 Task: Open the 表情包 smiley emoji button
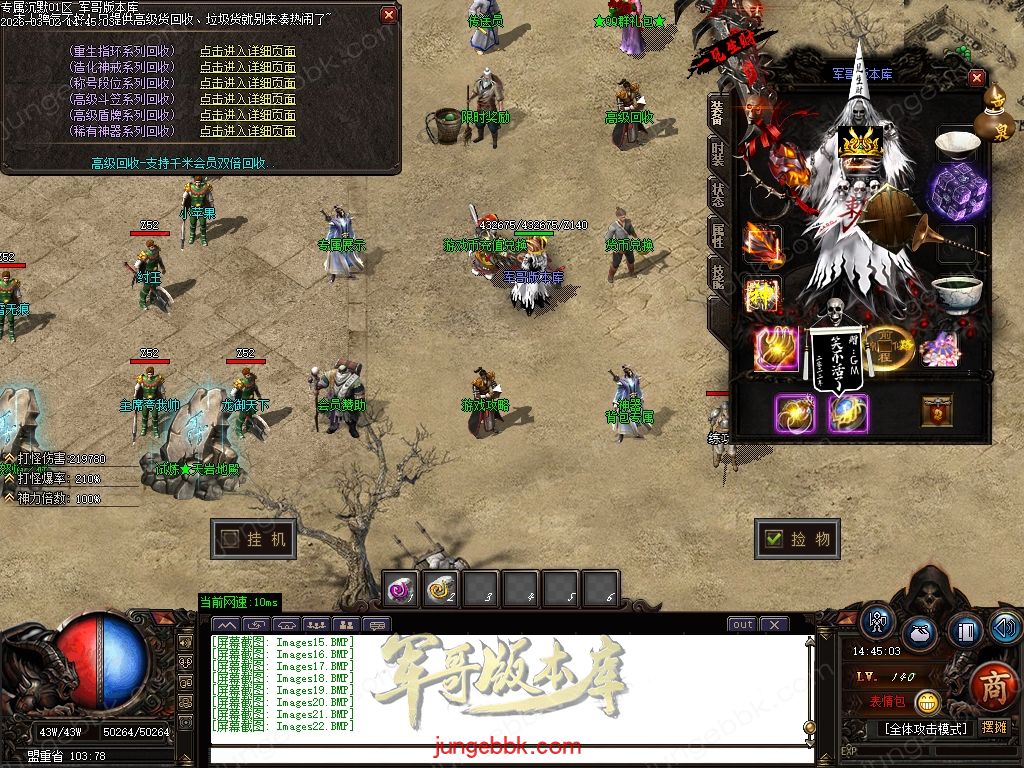[927, 702]
